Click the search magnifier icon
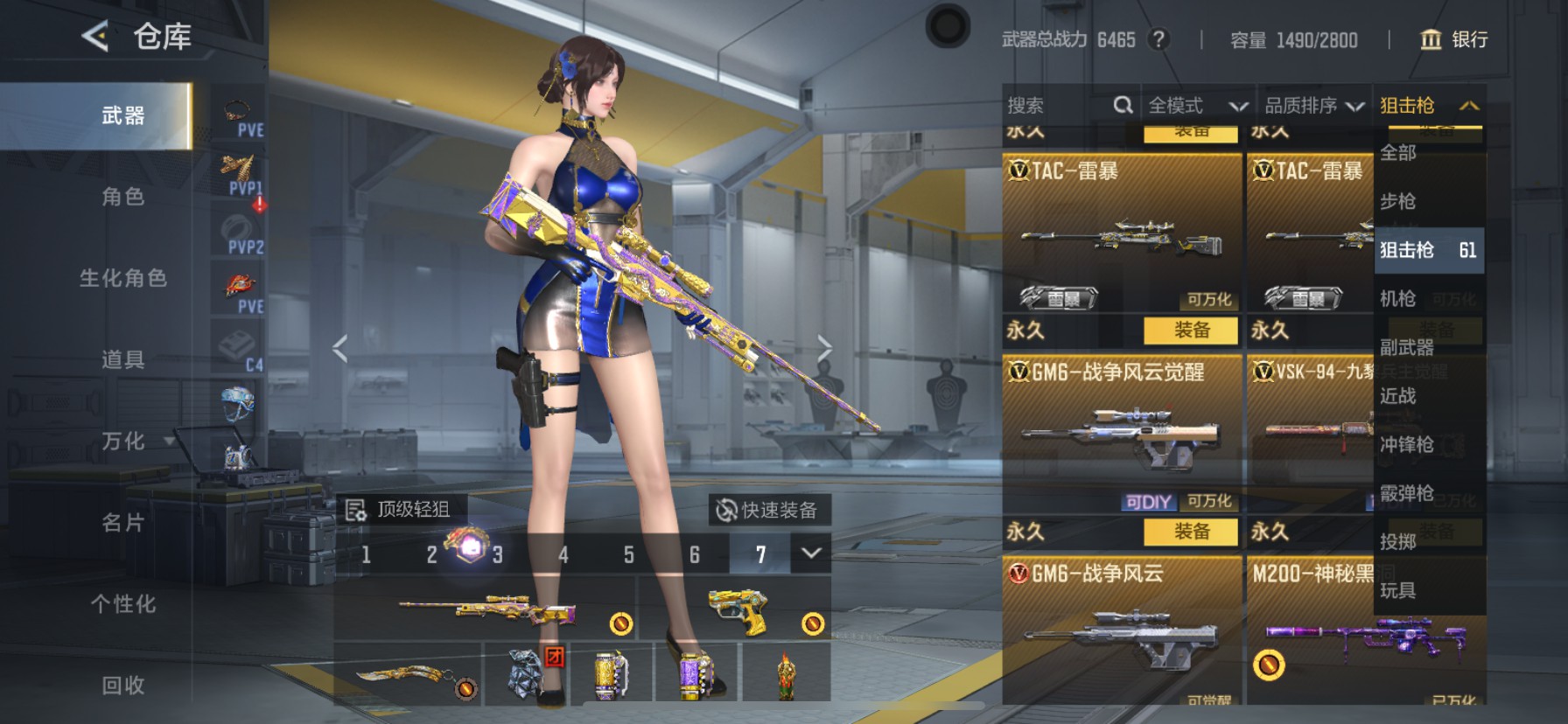 (1123, 105)
